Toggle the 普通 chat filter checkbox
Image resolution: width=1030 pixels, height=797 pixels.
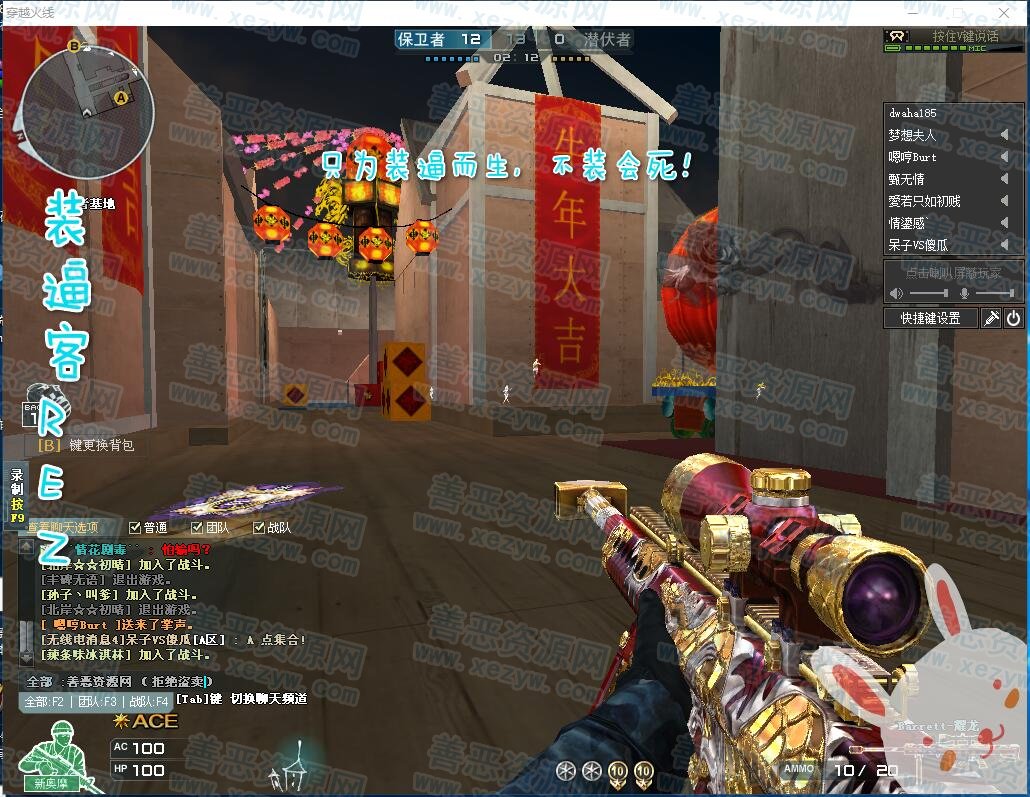click(x=135, y=527)
